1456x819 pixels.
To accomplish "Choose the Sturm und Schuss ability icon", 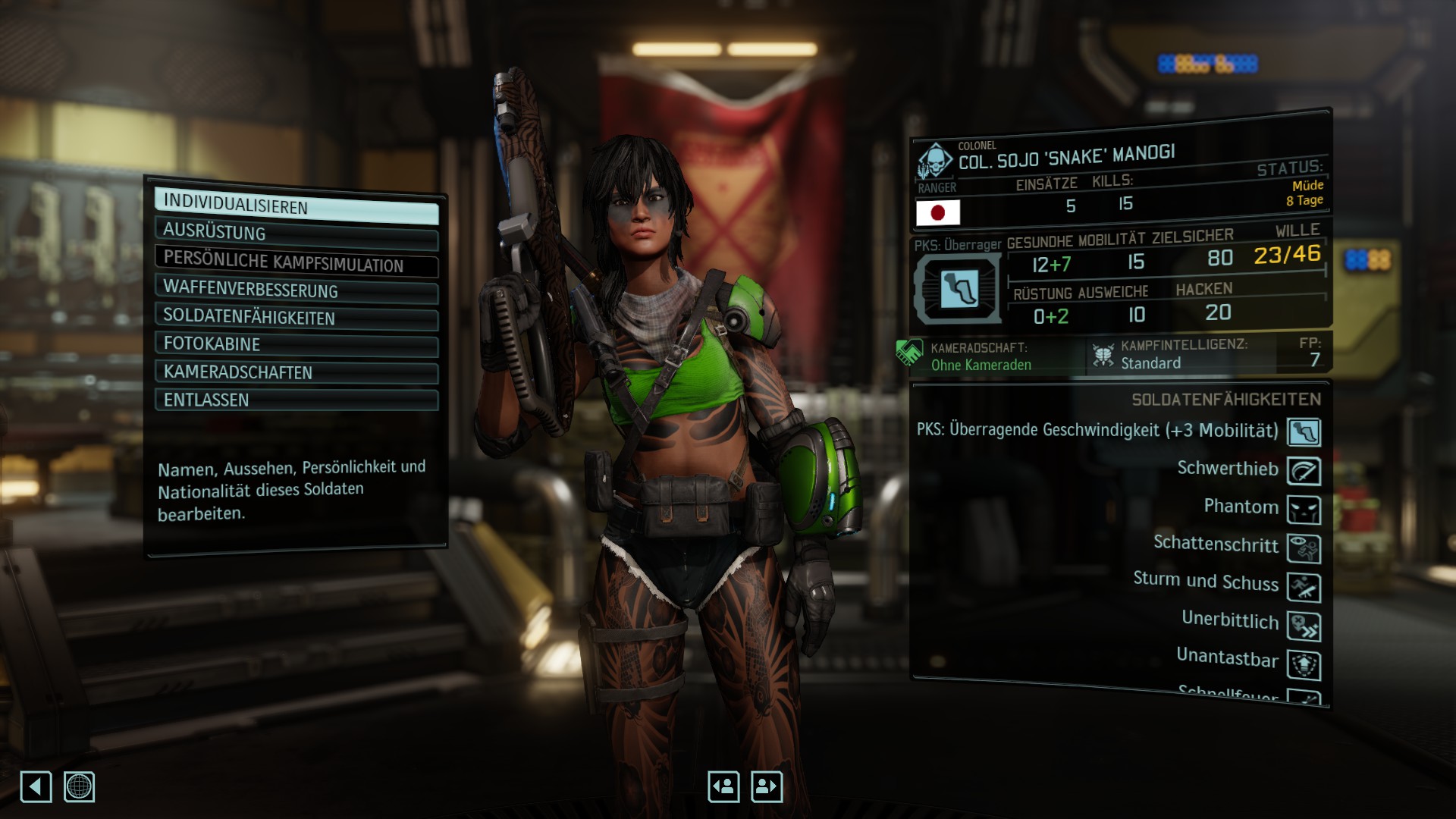I will 1304,588.
